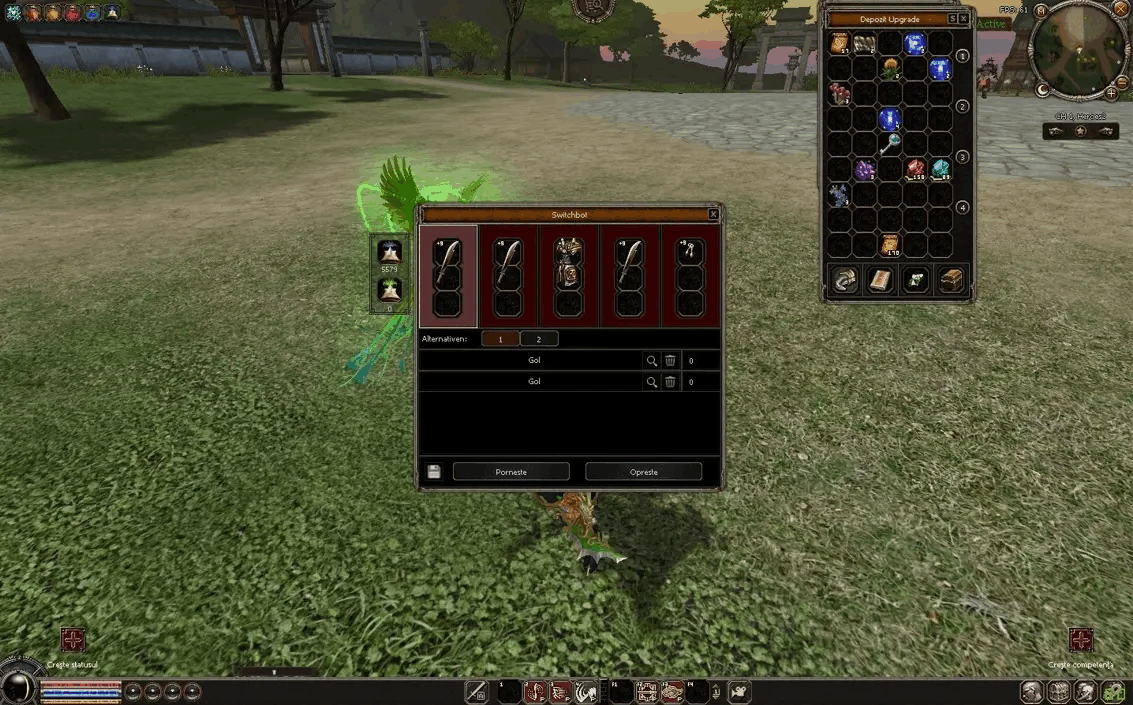Click the Crește statusul plus button
Viewport: 1133px width, 705px height.
coord(73,640)
